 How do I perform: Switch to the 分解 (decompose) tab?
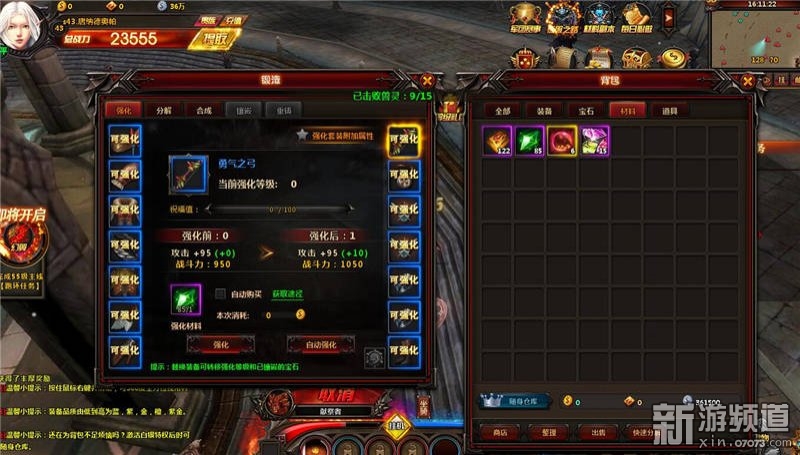pyautogui.click(x=164, y=110)
